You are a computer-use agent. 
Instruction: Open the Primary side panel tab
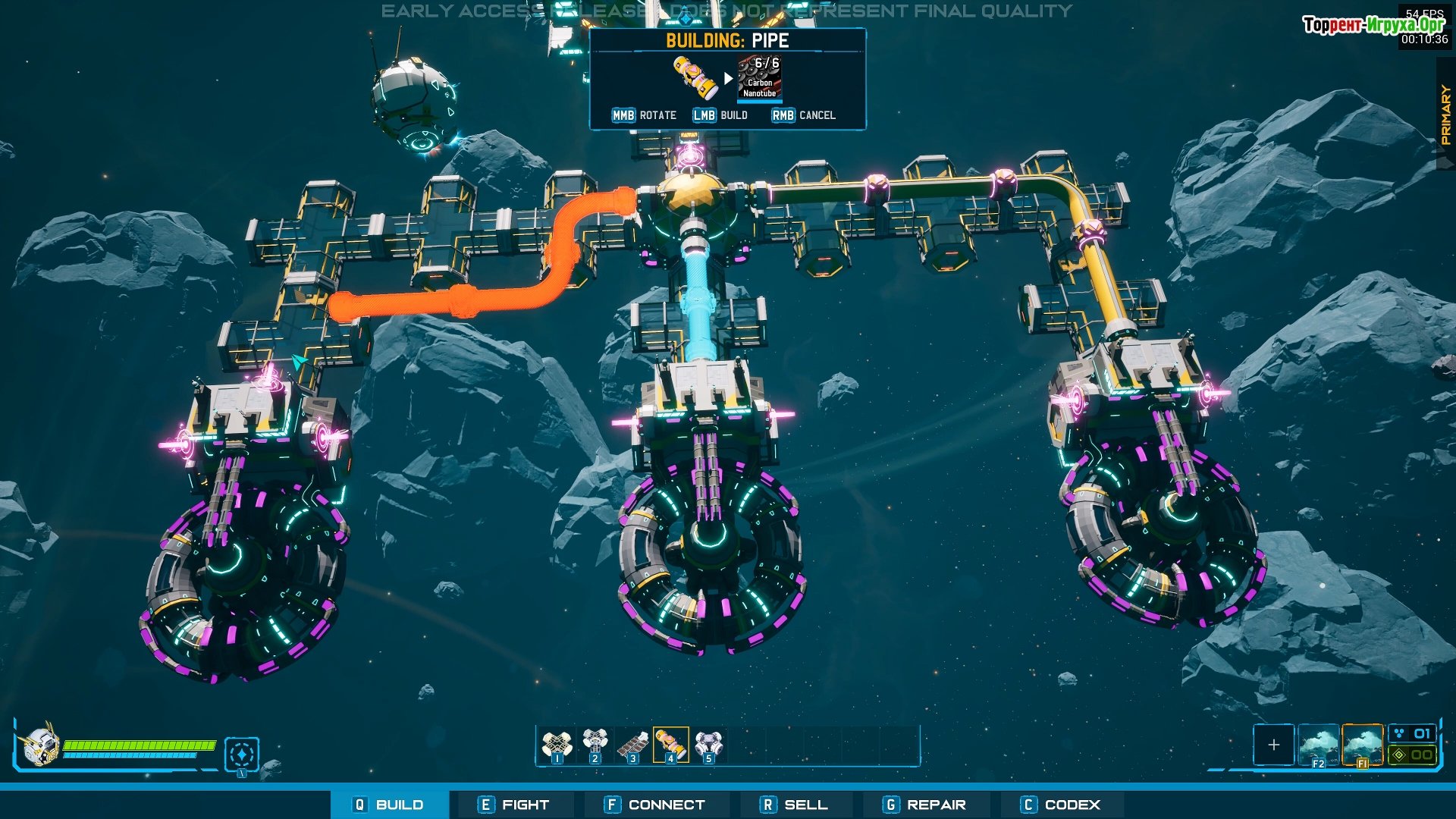tap(1445, 115)
